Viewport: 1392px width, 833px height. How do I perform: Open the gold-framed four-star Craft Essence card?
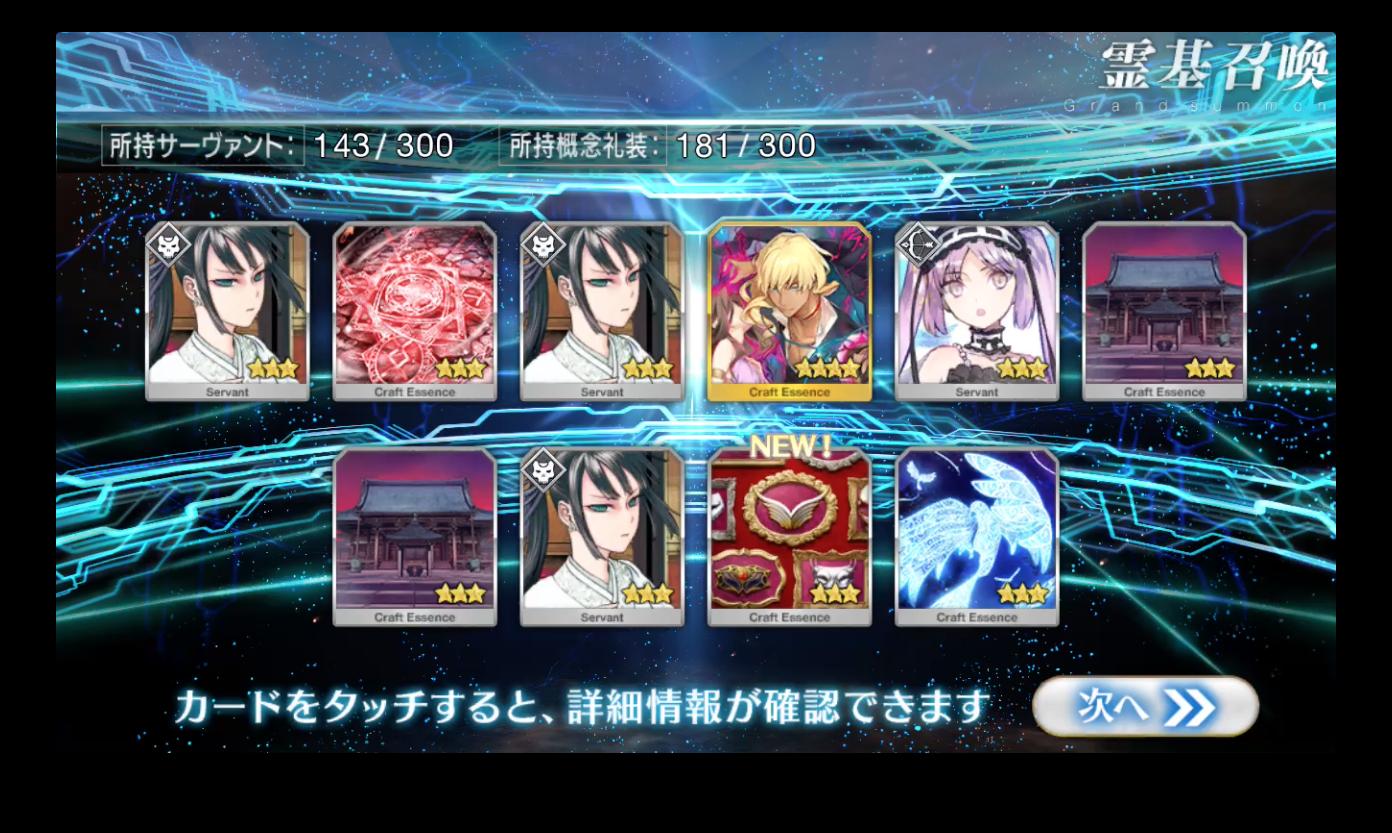pos(789,311)
